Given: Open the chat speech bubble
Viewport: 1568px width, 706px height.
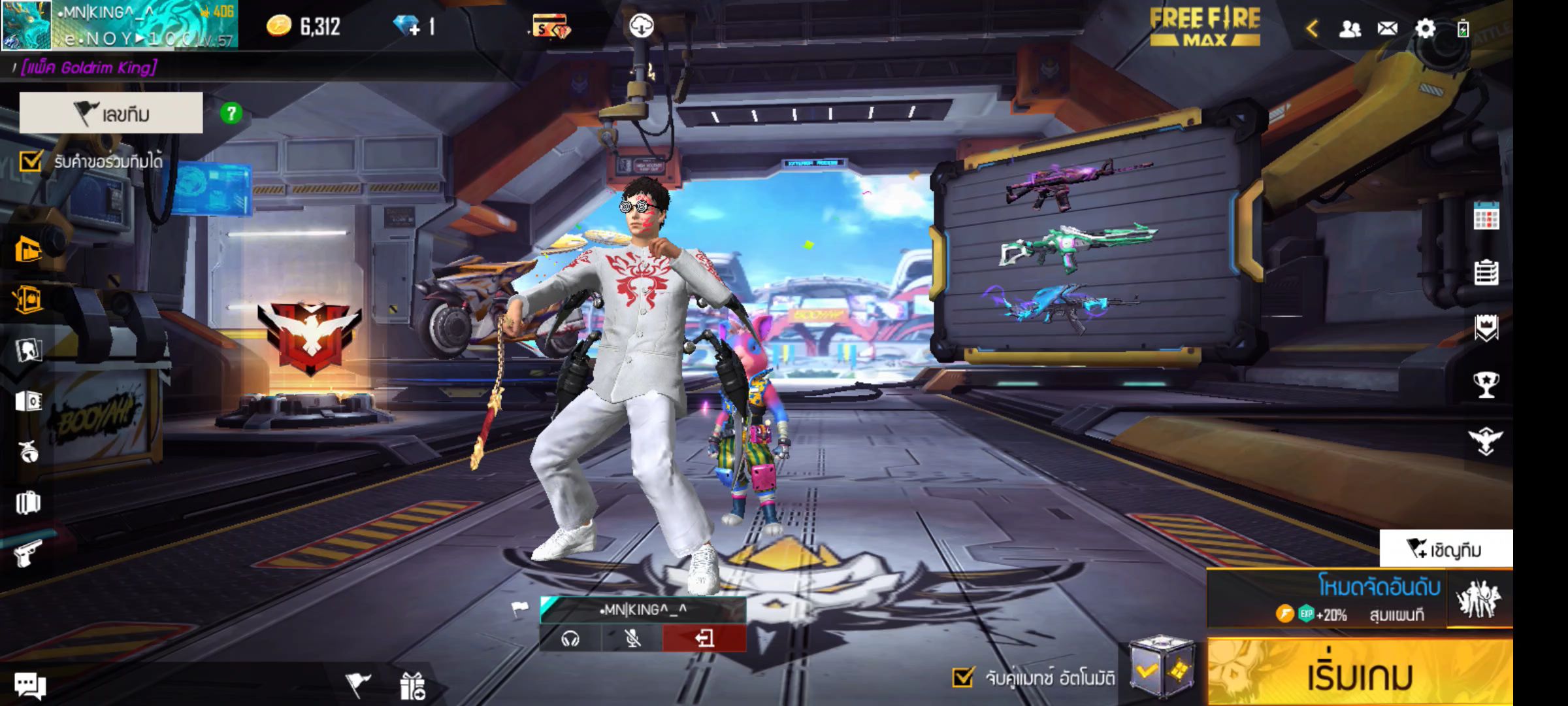Looking at the screenshot, I should click(x=30, y=685).
